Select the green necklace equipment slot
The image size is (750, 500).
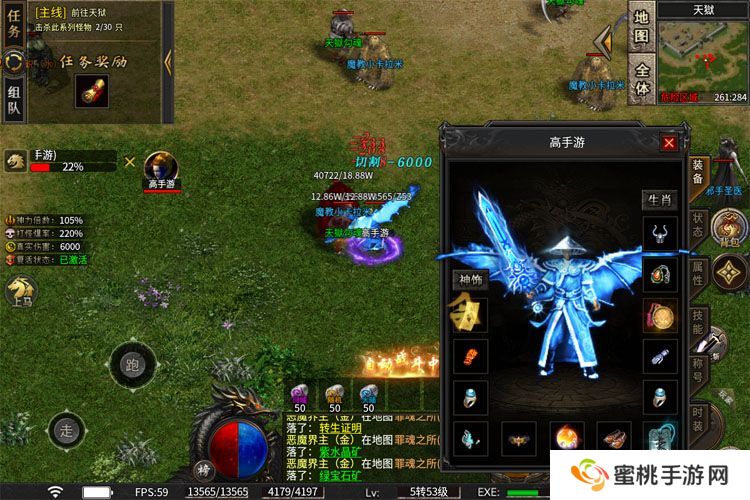click(x=659, y=274)
